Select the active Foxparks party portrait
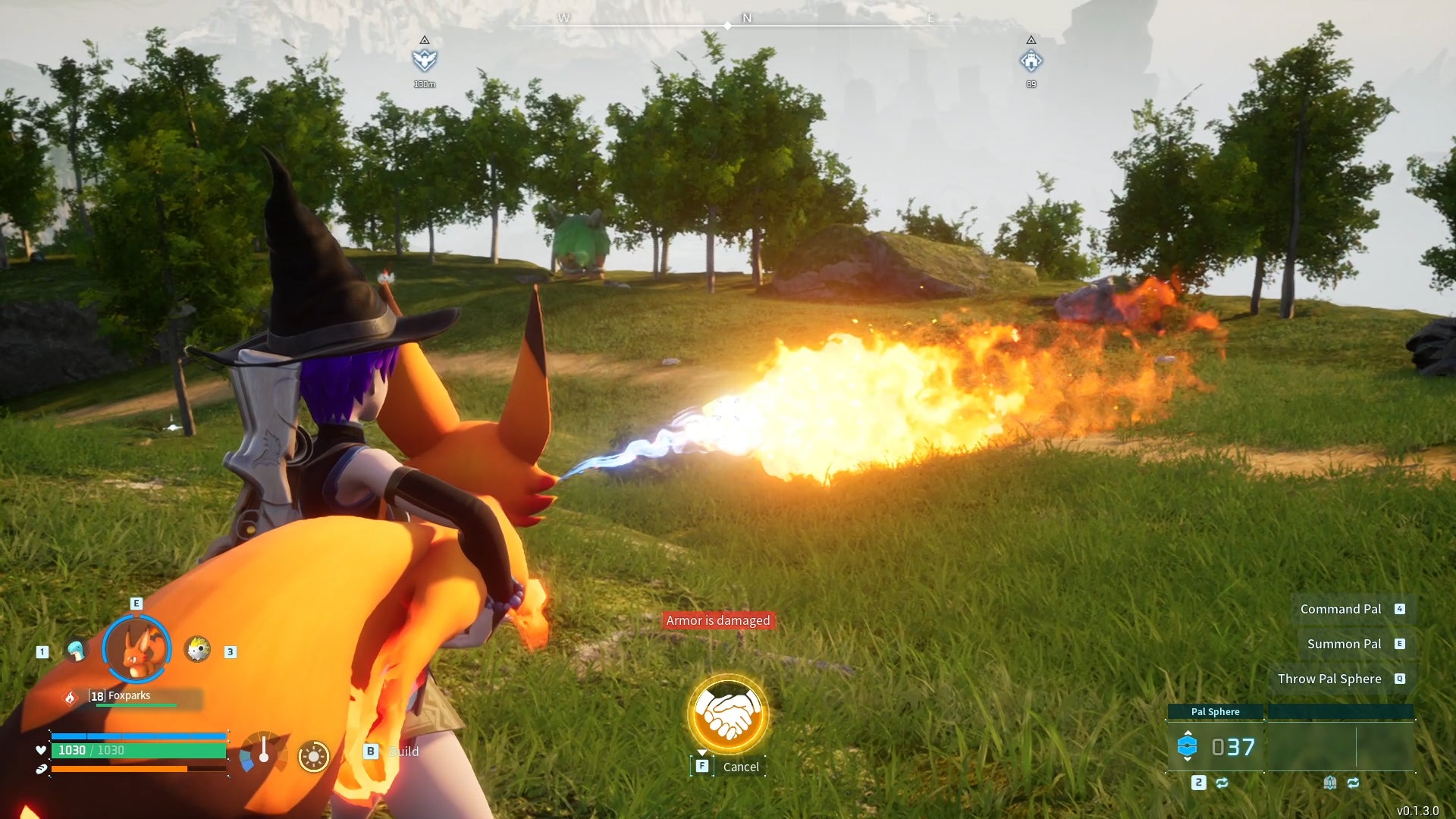The image size is (1456, 819). pos(136,649)
